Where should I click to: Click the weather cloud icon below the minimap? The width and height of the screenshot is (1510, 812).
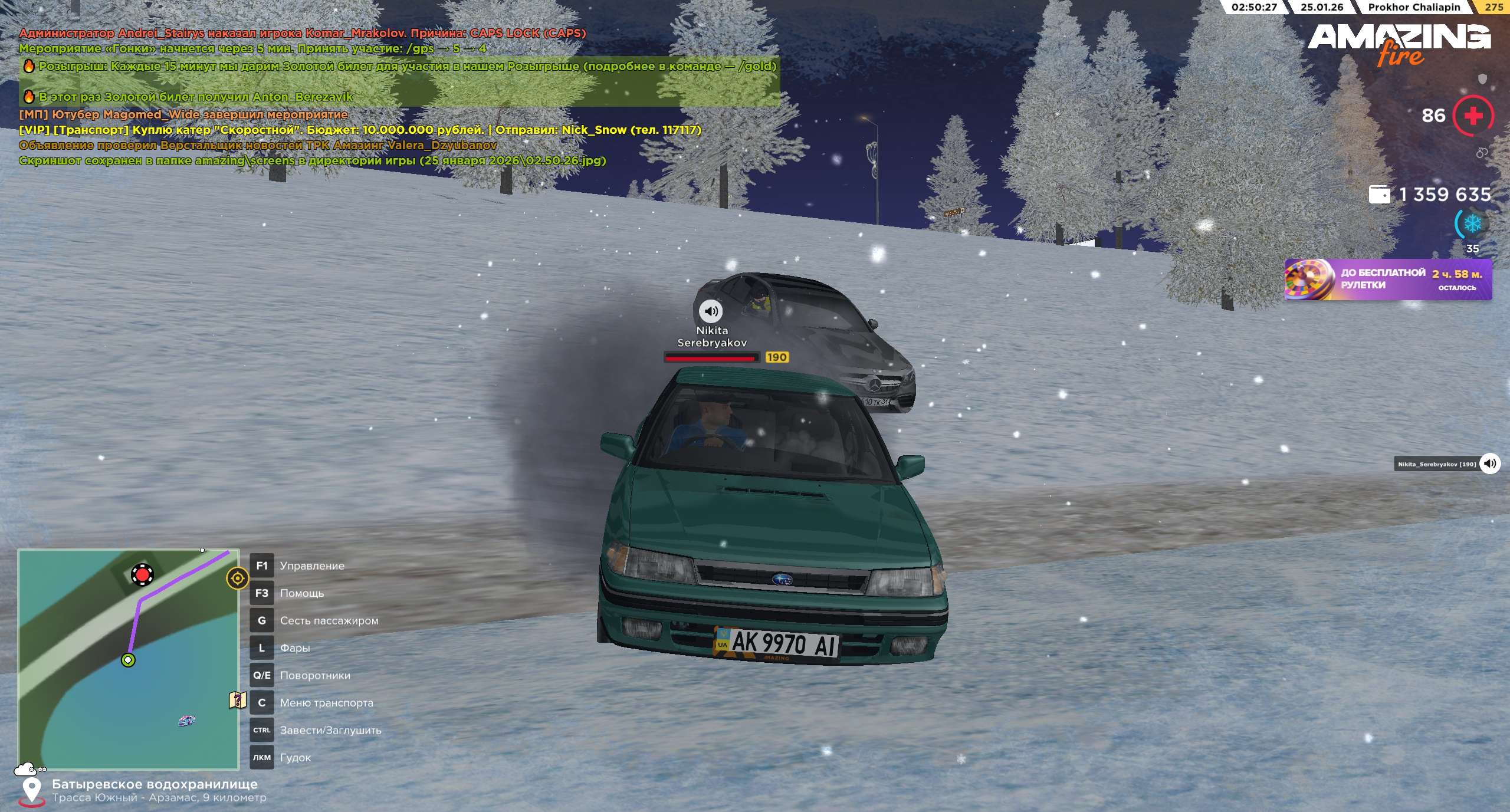pos(25,769)
